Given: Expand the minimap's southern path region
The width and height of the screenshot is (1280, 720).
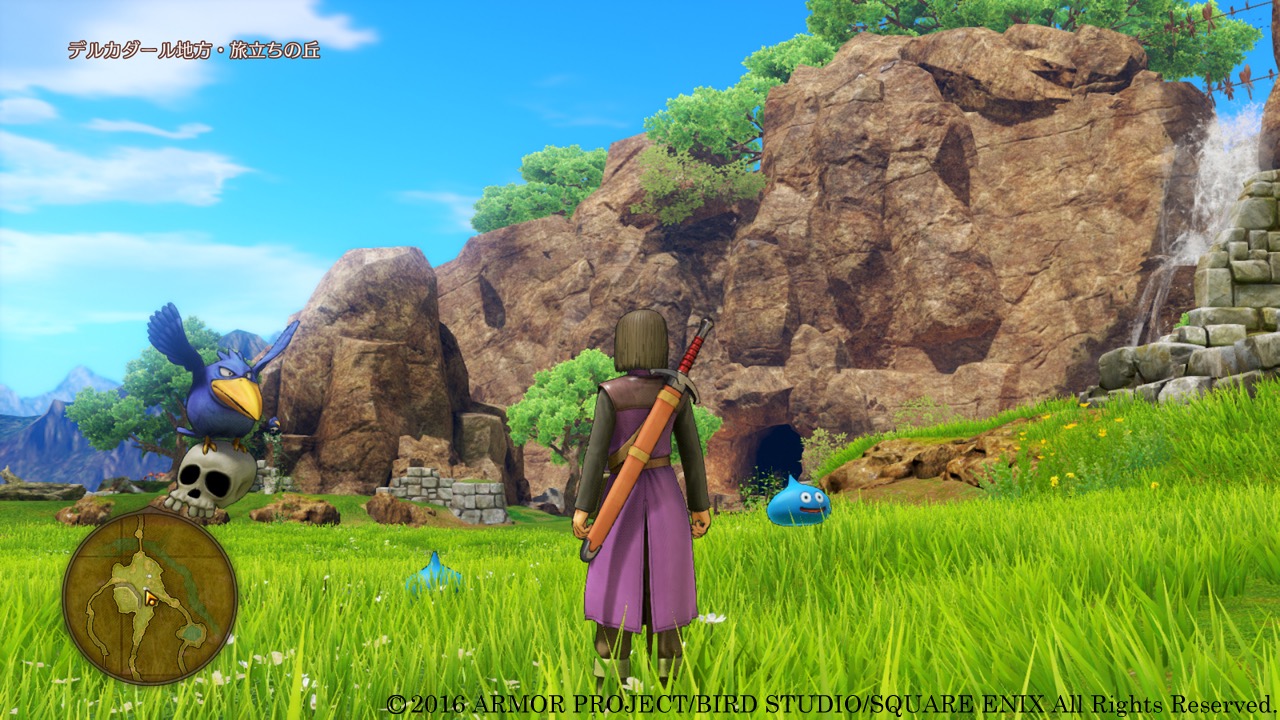Looking at the screenshot, I should coord(136,655).
